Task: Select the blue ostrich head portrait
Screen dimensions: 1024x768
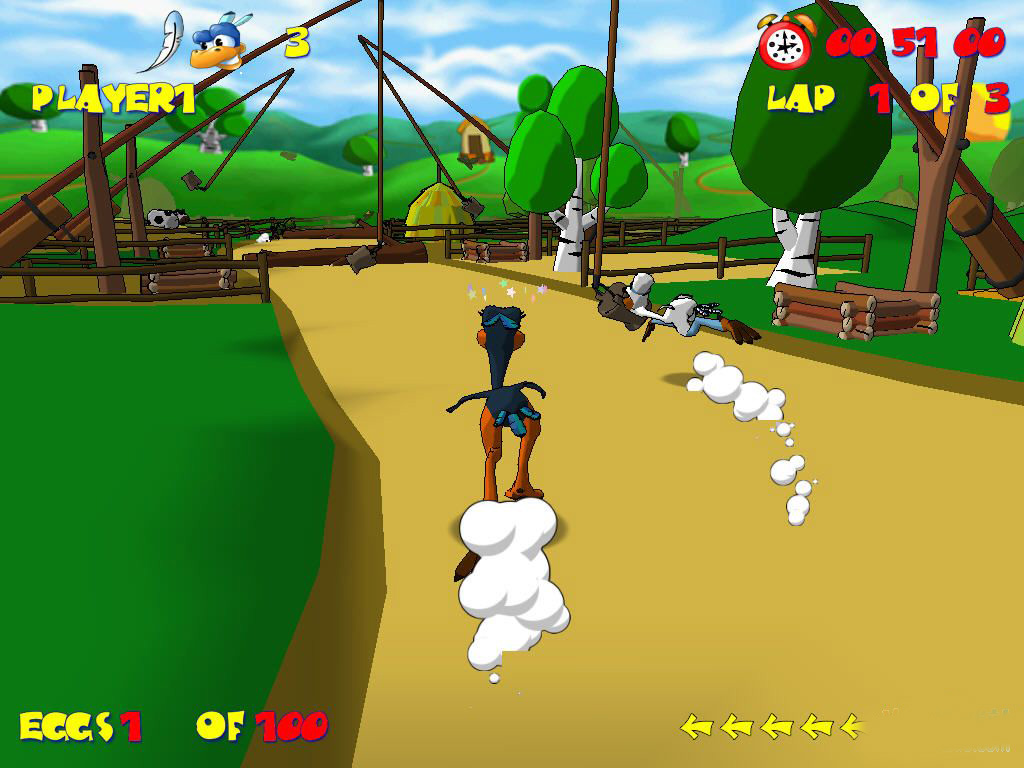Action: click(219, 45)
